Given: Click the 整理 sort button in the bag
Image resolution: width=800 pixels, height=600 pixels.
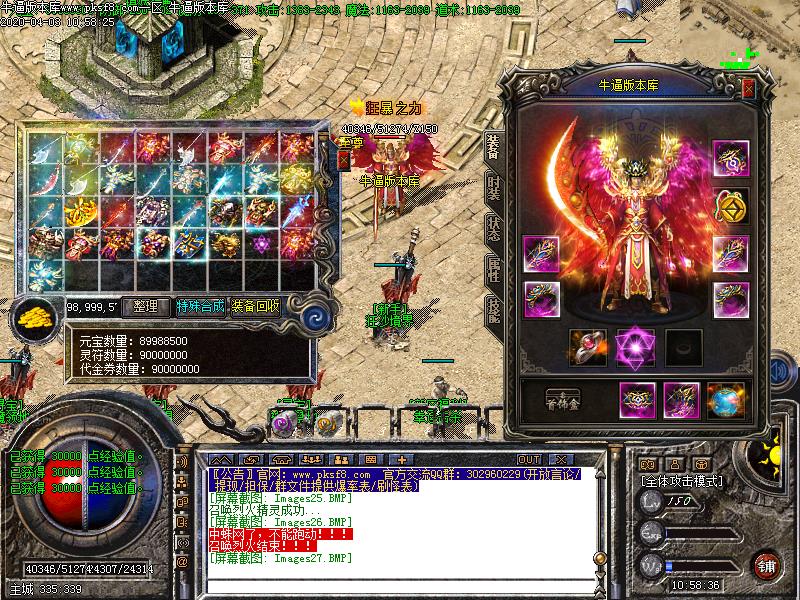Looking at the screenshot, I should (x=145, y=307).
